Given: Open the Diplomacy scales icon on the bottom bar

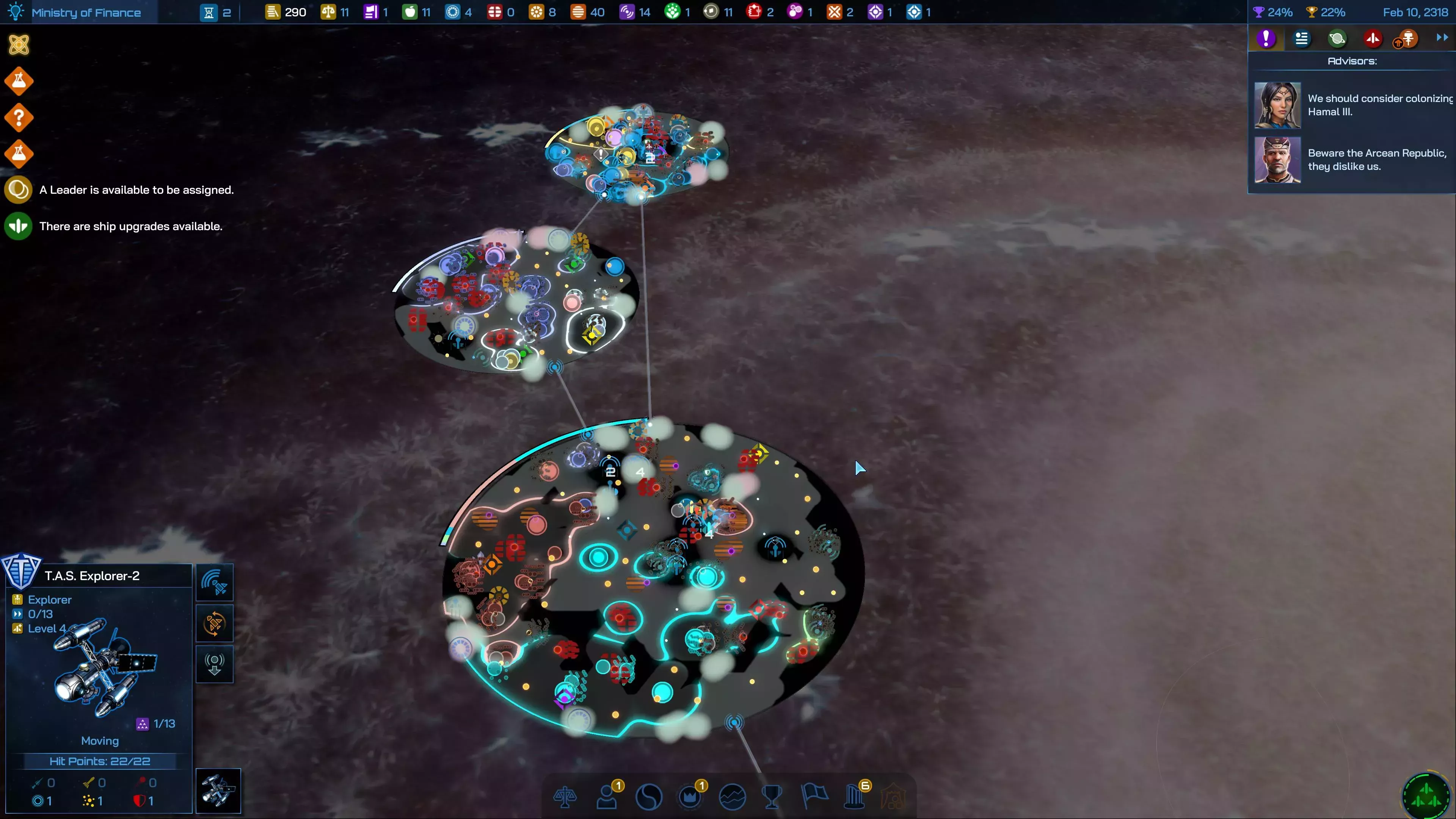Looking at the screenshot, I should pos(565,797).
